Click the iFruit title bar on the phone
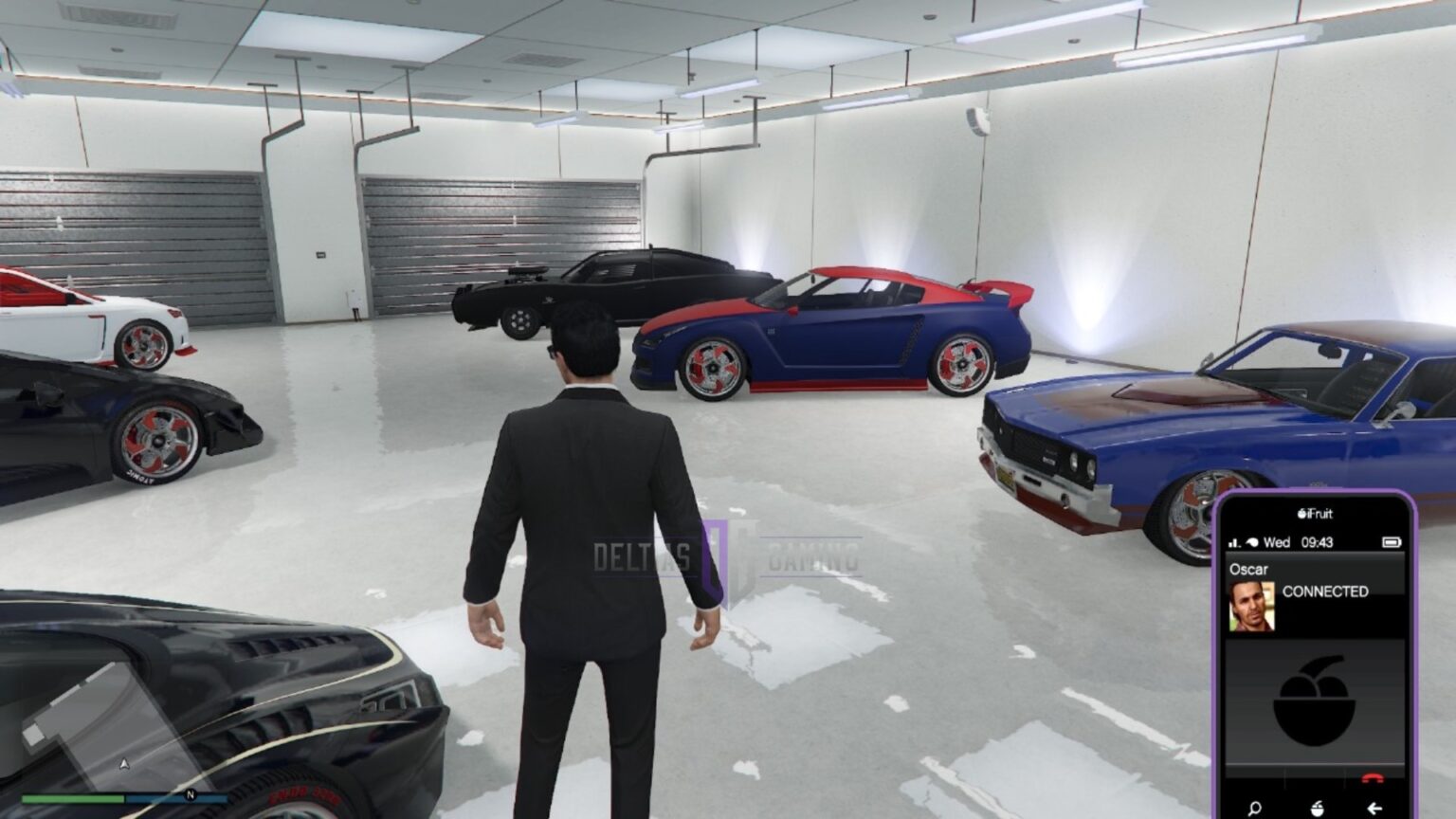Image resolution: width=1456 pixels, height=819 pixels. [1315, 515]
